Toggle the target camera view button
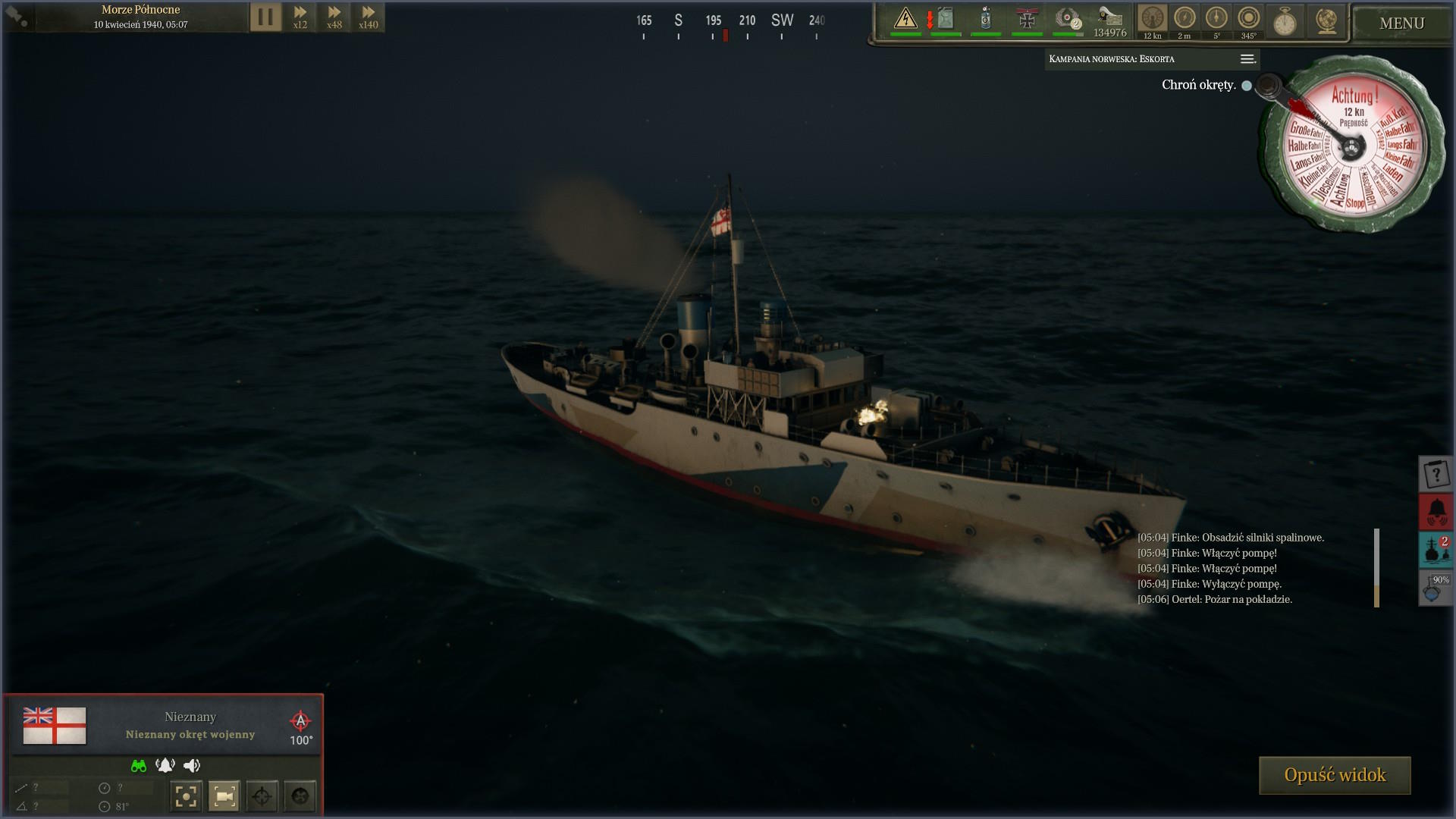1456x819 pixels. point(224,796)
